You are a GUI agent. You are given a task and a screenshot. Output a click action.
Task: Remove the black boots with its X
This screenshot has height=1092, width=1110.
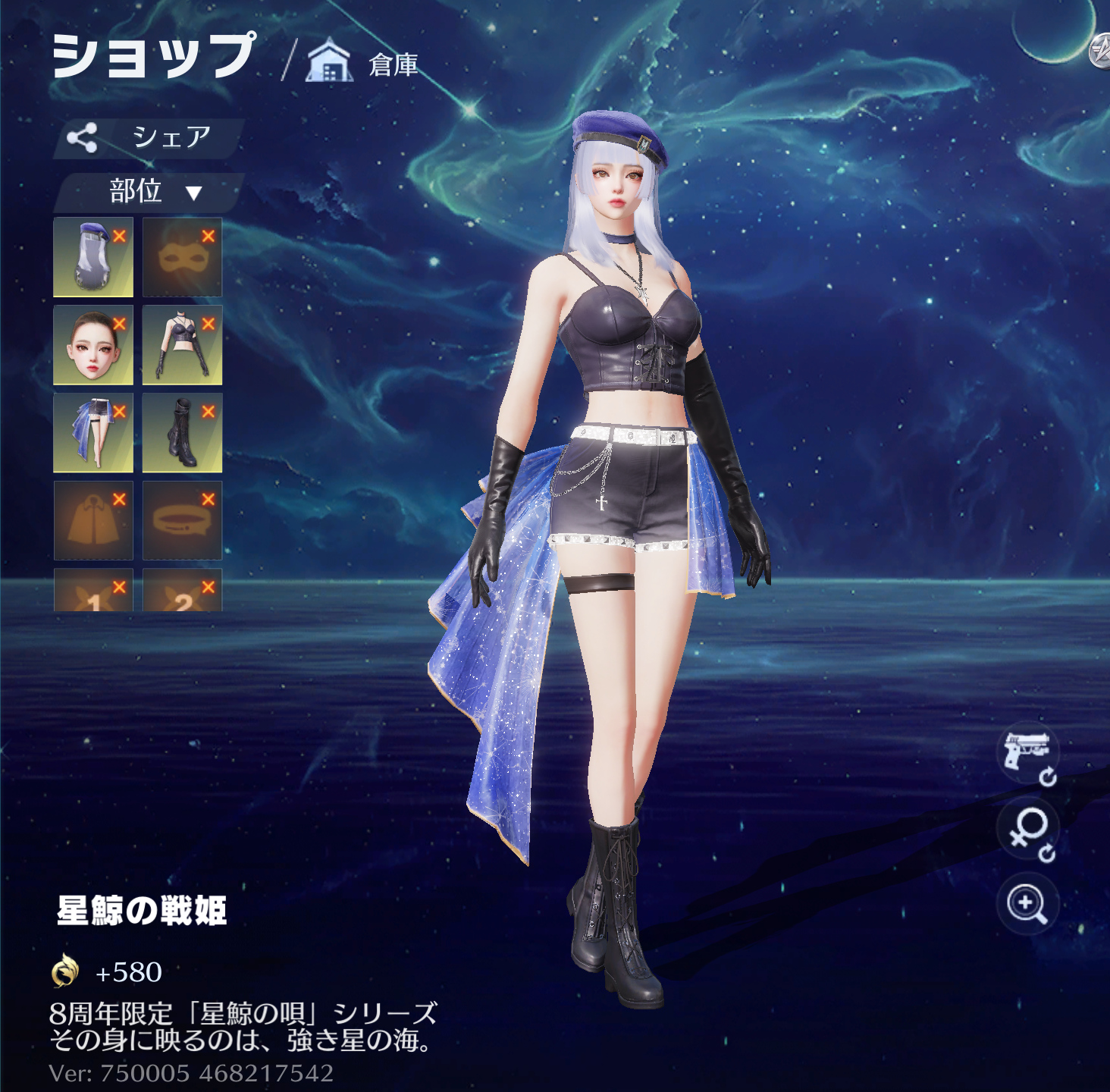(x=209, y=412)
